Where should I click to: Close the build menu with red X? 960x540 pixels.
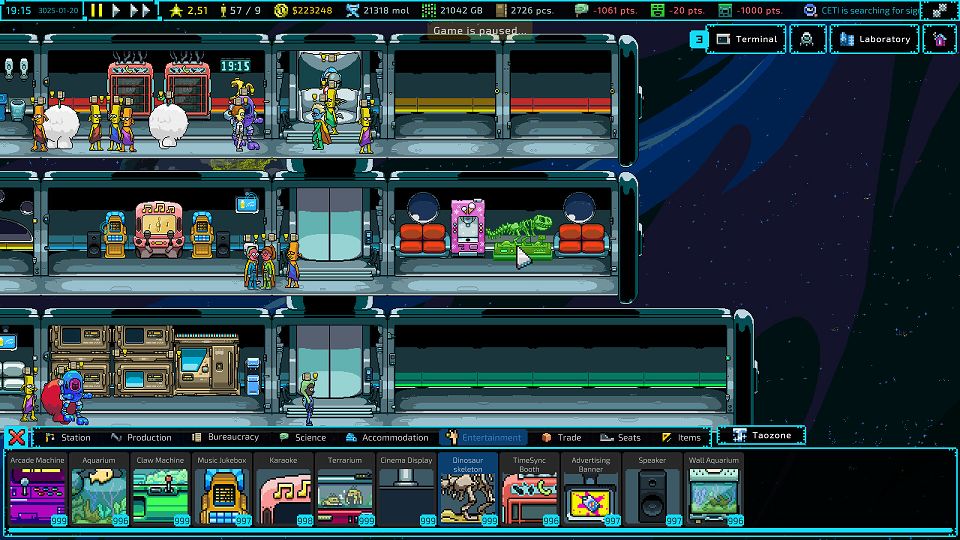pyautogui.click(x=16, y=437)
